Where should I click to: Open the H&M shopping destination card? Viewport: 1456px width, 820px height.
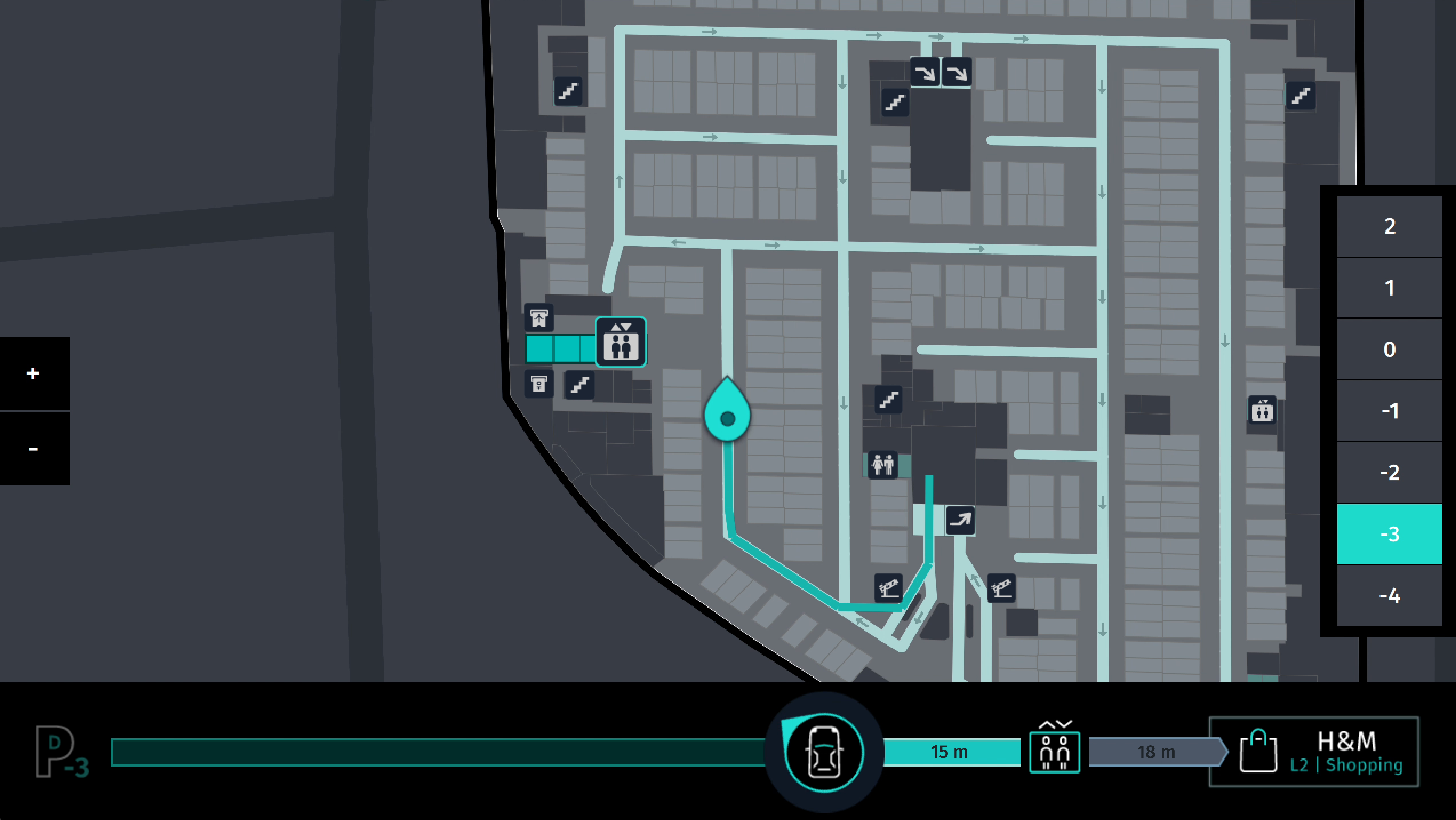pyautogui.click(x=1314, y=752)
